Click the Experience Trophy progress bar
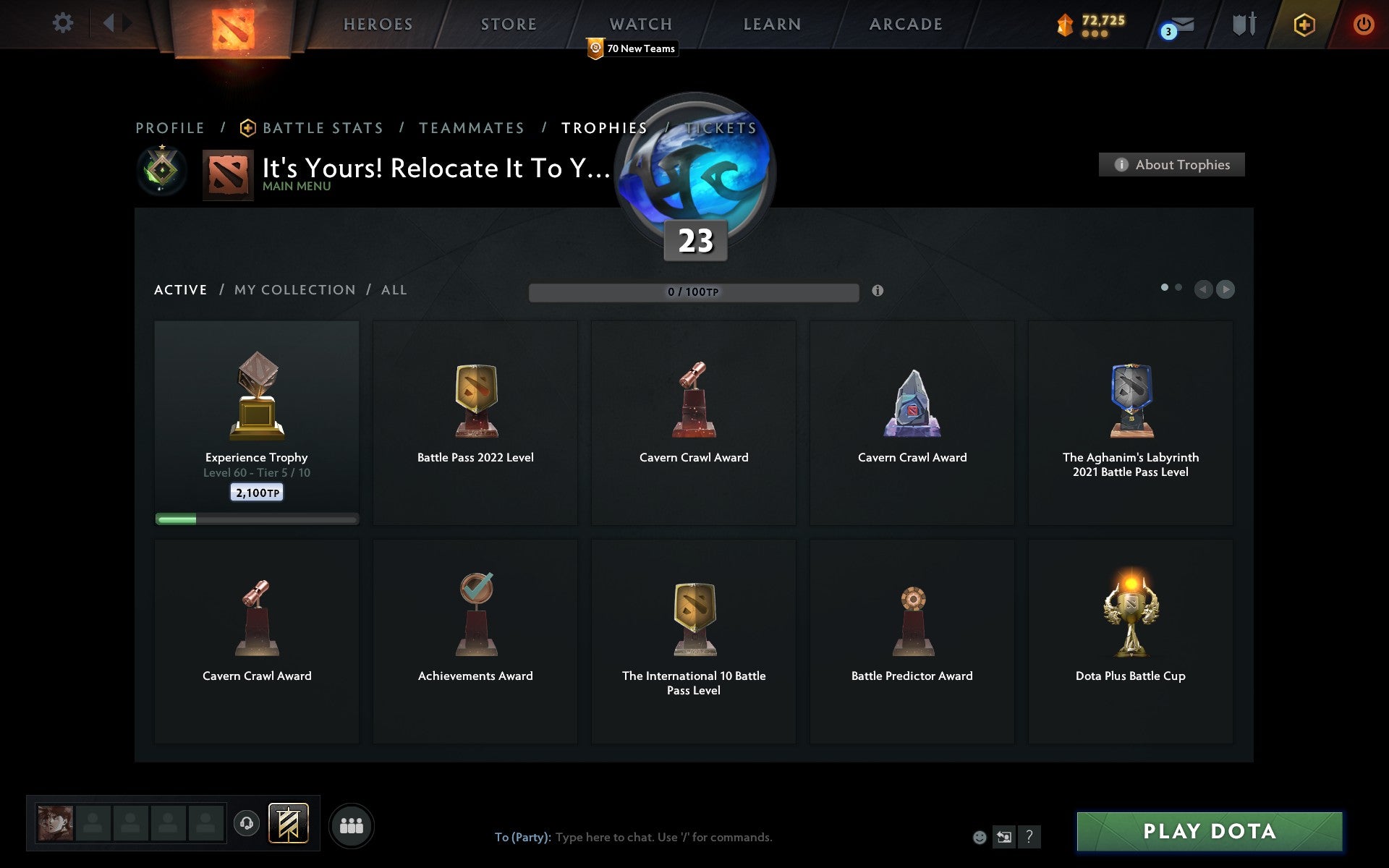 (x=257, y=519)
